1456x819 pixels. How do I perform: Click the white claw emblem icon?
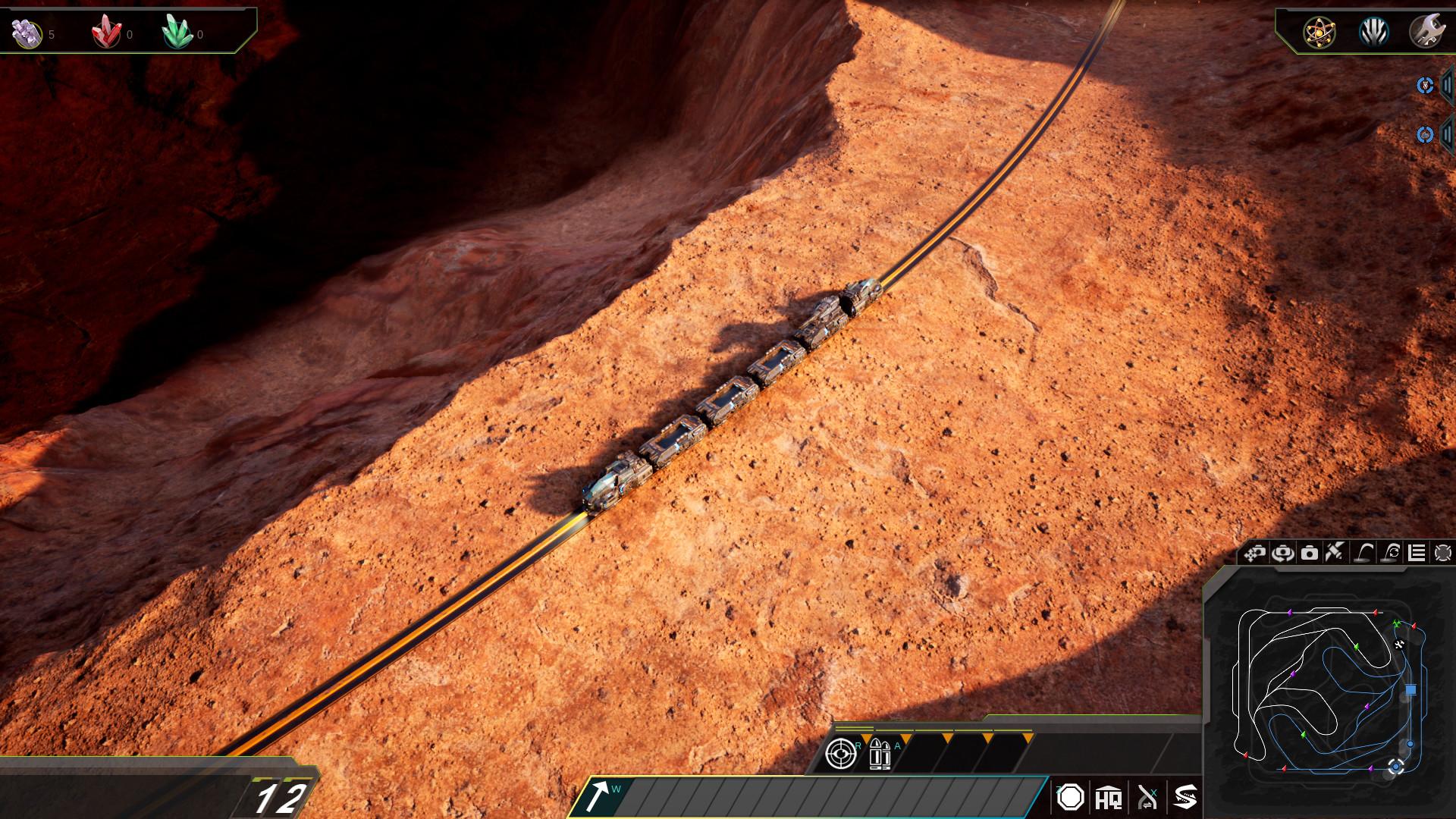[1373, 33]
